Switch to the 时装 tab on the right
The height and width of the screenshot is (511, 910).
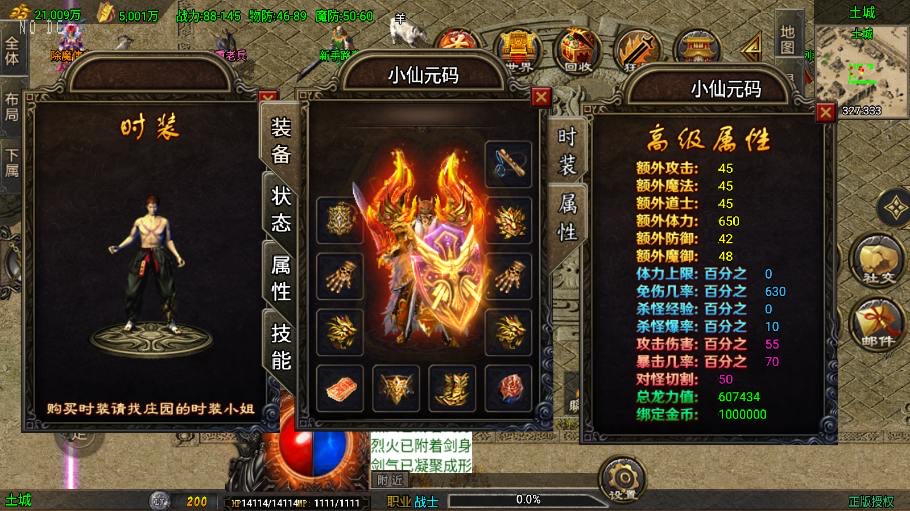pyautogui.click(x=567, y=151)
